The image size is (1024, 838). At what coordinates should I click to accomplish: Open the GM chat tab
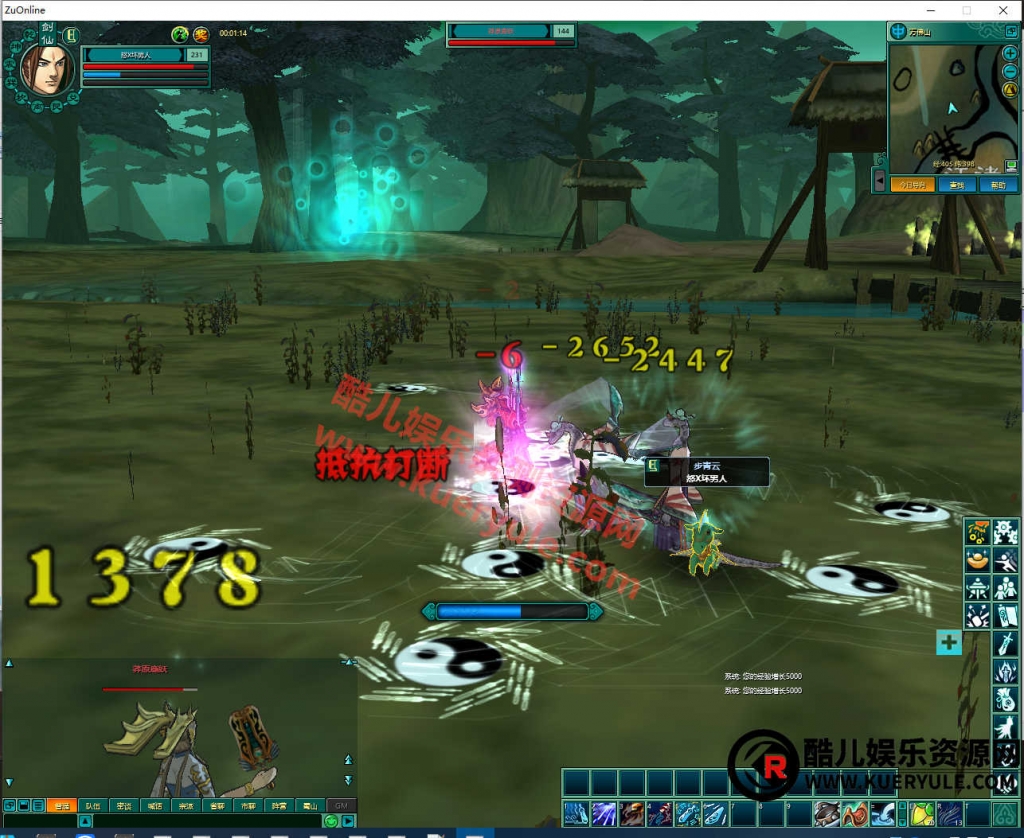coord(341,805)
